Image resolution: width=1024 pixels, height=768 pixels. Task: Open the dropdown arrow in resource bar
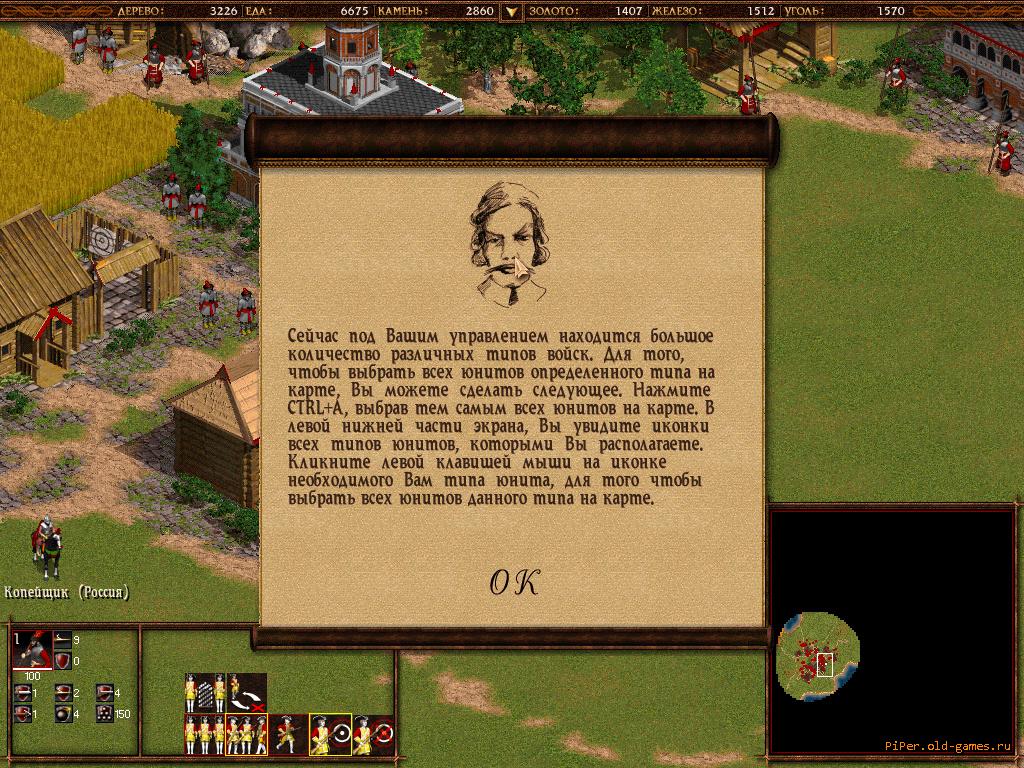pos(511,12)
